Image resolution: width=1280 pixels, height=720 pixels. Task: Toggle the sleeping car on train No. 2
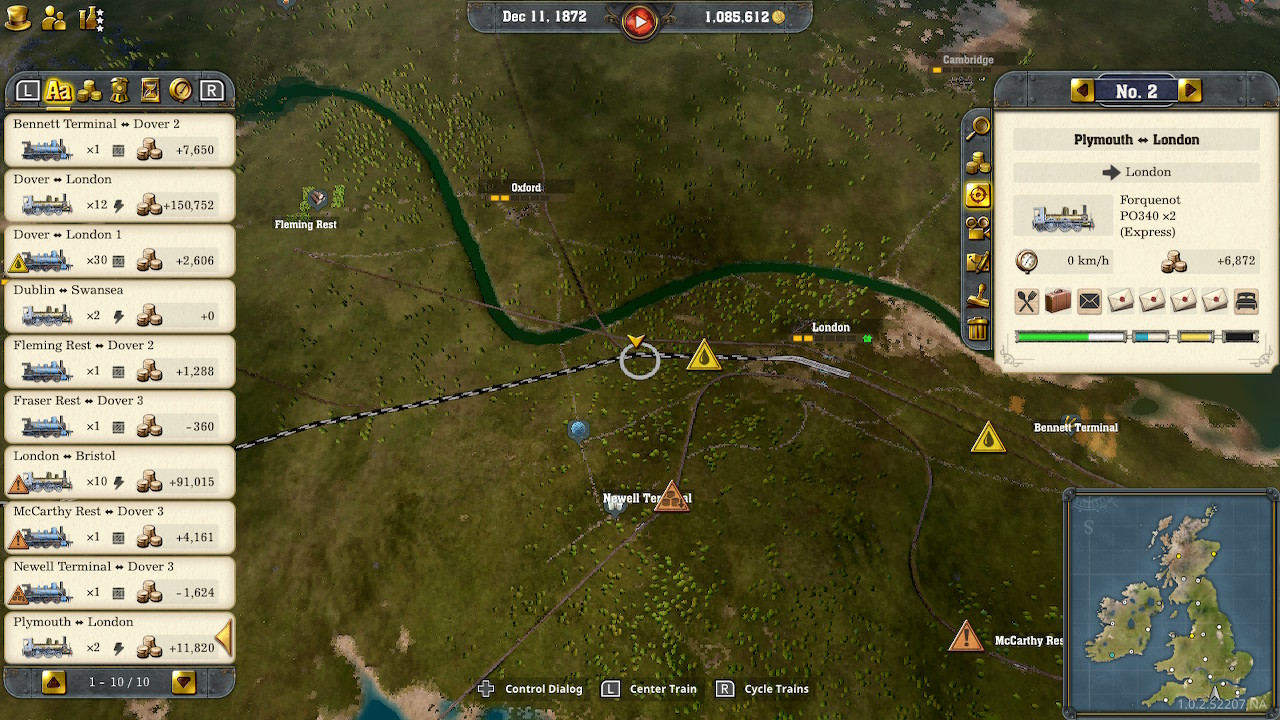(x=1246, y=300)
